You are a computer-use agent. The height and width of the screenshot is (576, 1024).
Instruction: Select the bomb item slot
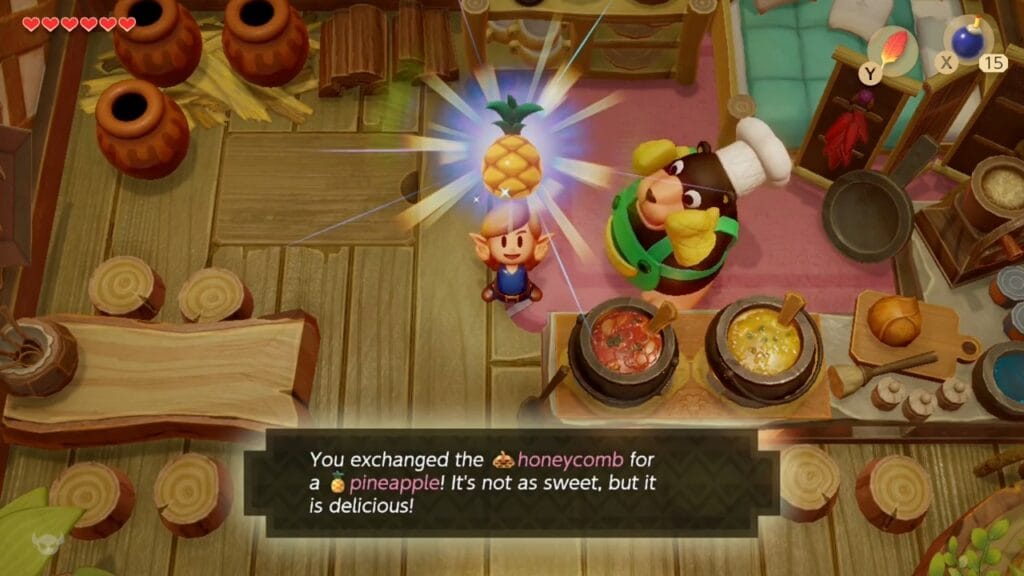tap(967, 42)
